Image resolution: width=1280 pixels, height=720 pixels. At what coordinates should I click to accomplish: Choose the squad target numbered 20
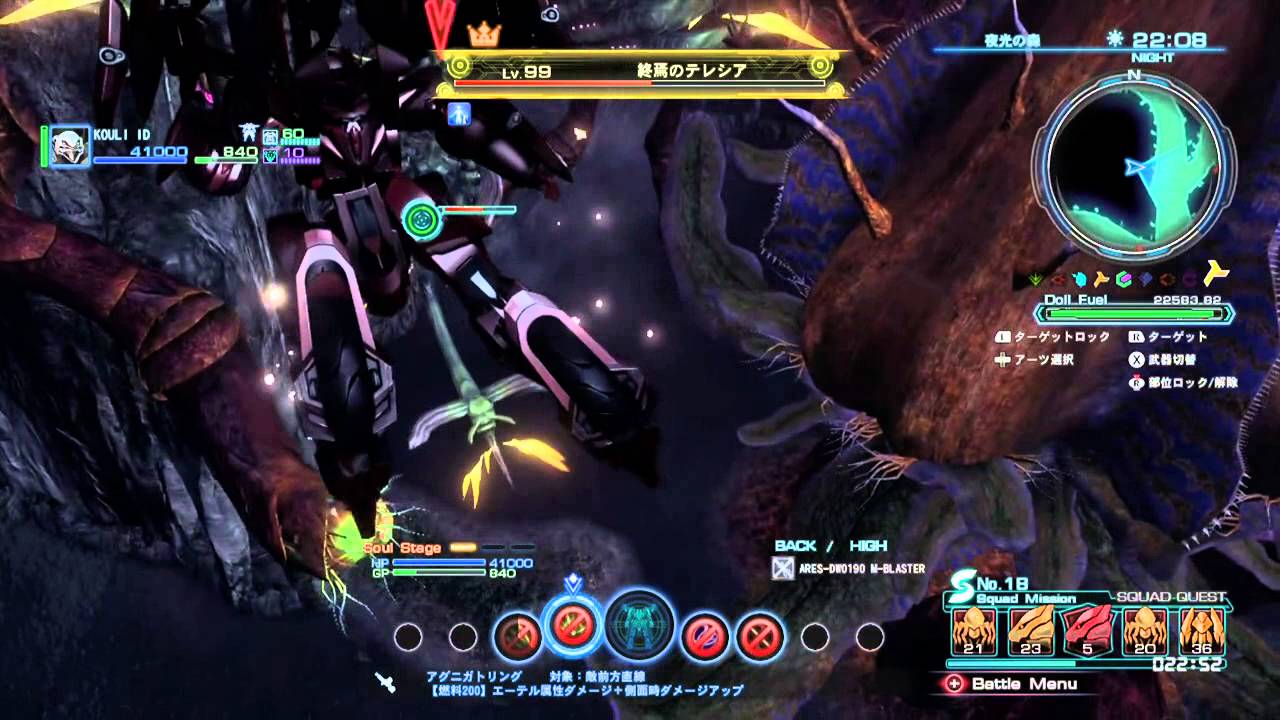coord(1144,630)
